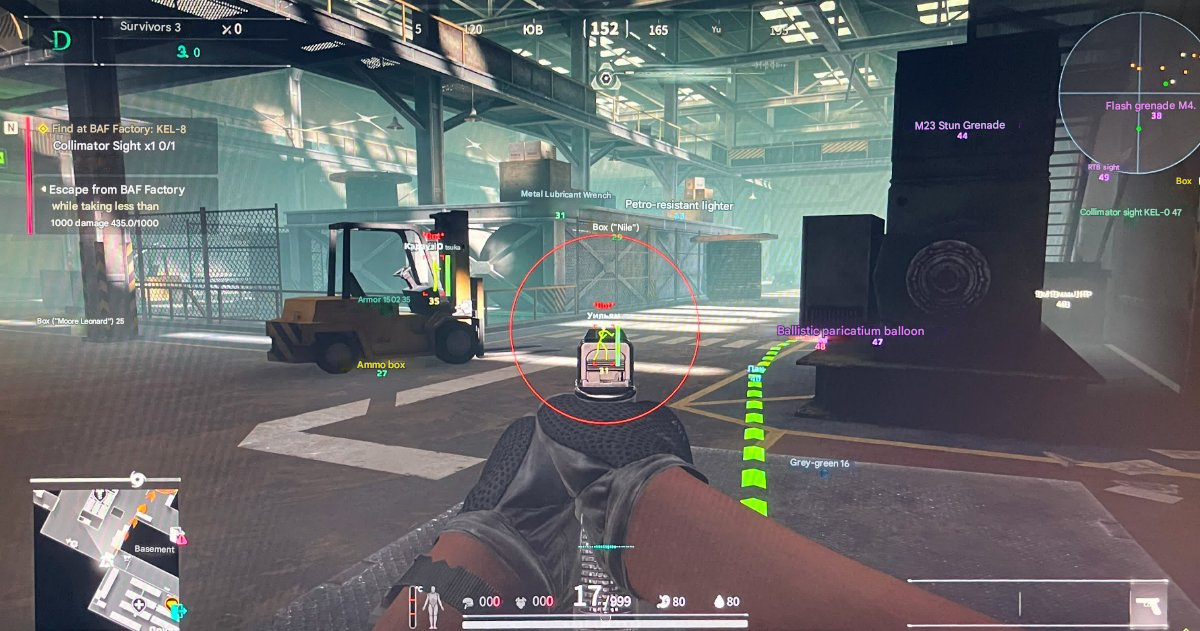Click the cyan exit marker on minimap
This screenshot has height=631, width=1200.
coord(182,611)
